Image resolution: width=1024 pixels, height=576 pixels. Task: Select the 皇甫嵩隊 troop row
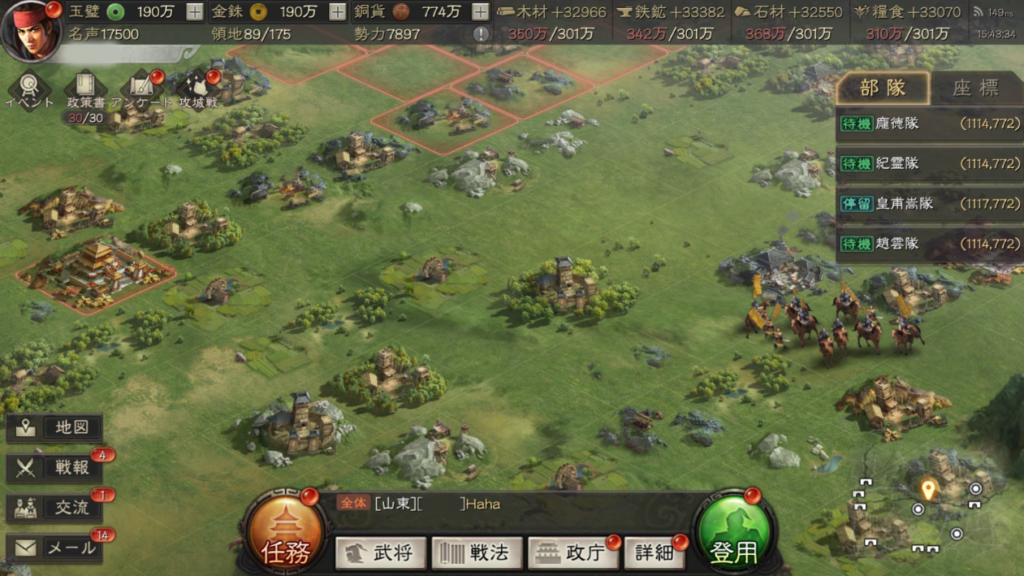(x=929, y=204)
